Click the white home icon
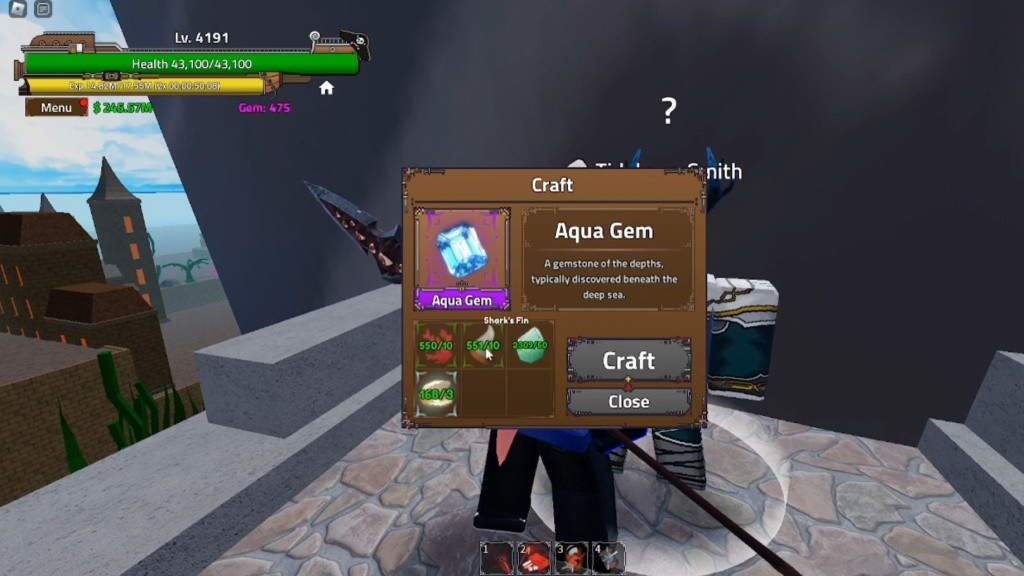Viewport: 1024px width, 576px height. (x=326, y=88)
